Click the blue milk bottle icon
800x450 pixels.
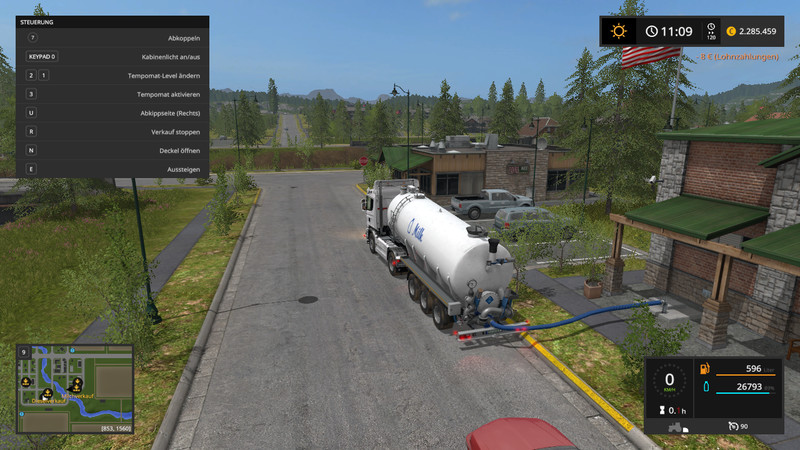coord(705,387)
